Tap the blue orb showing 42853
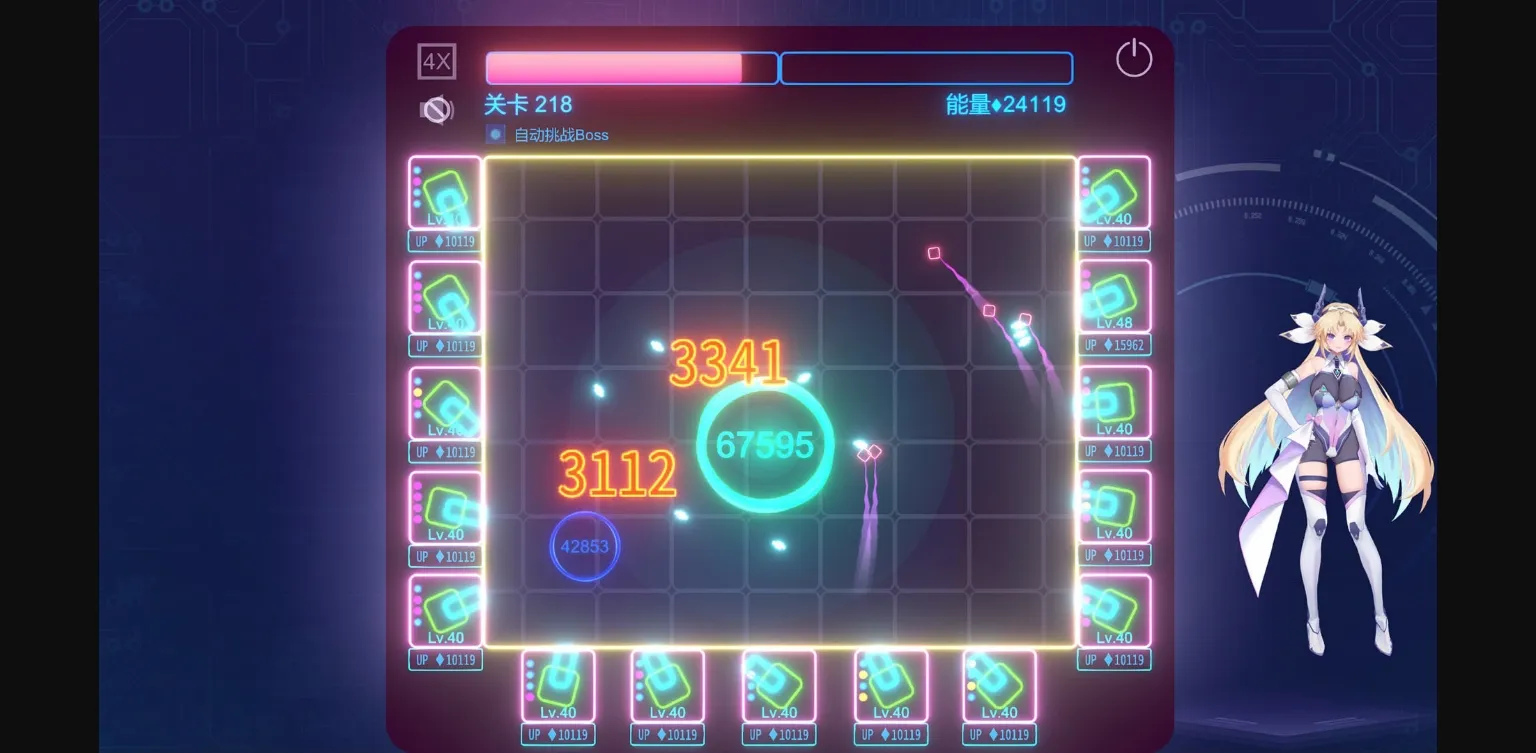Image resolution: width=1536 pixels, height=753 pixels. [584, 546]
